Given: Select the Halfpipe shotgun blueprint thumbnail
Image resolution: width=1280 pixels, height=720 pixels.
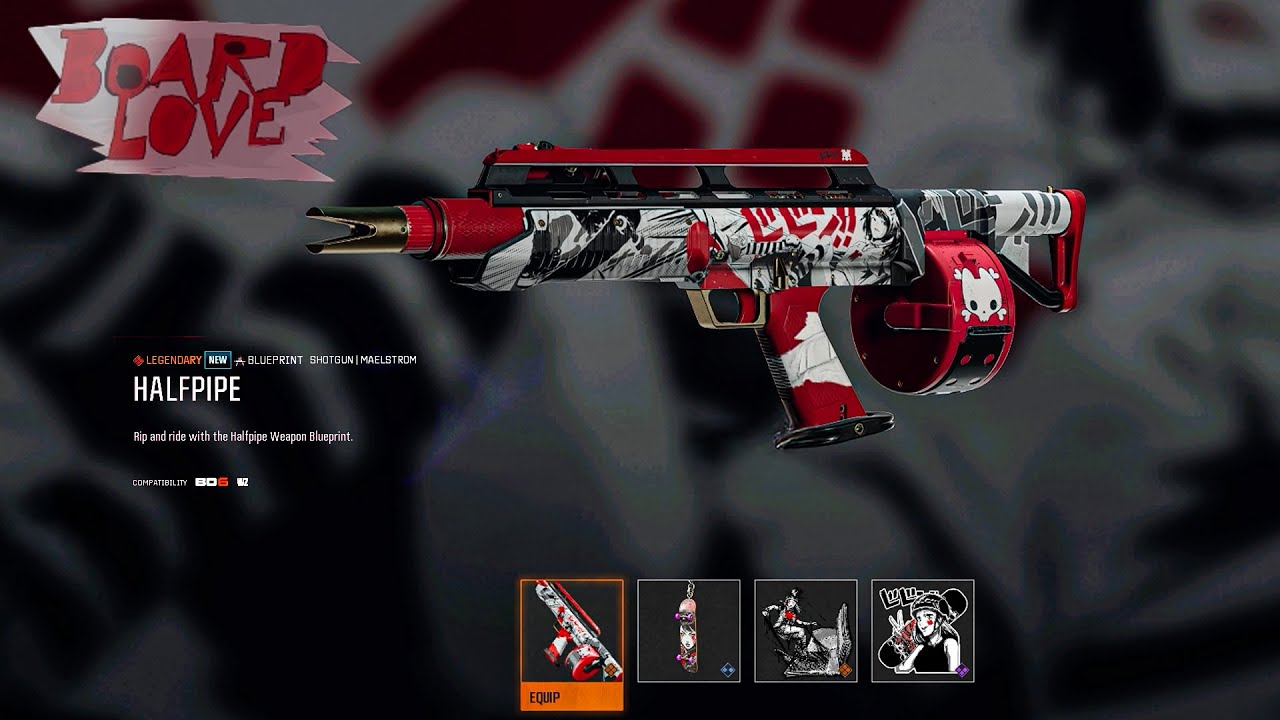Looking at the screenshot, I should 571,630.
